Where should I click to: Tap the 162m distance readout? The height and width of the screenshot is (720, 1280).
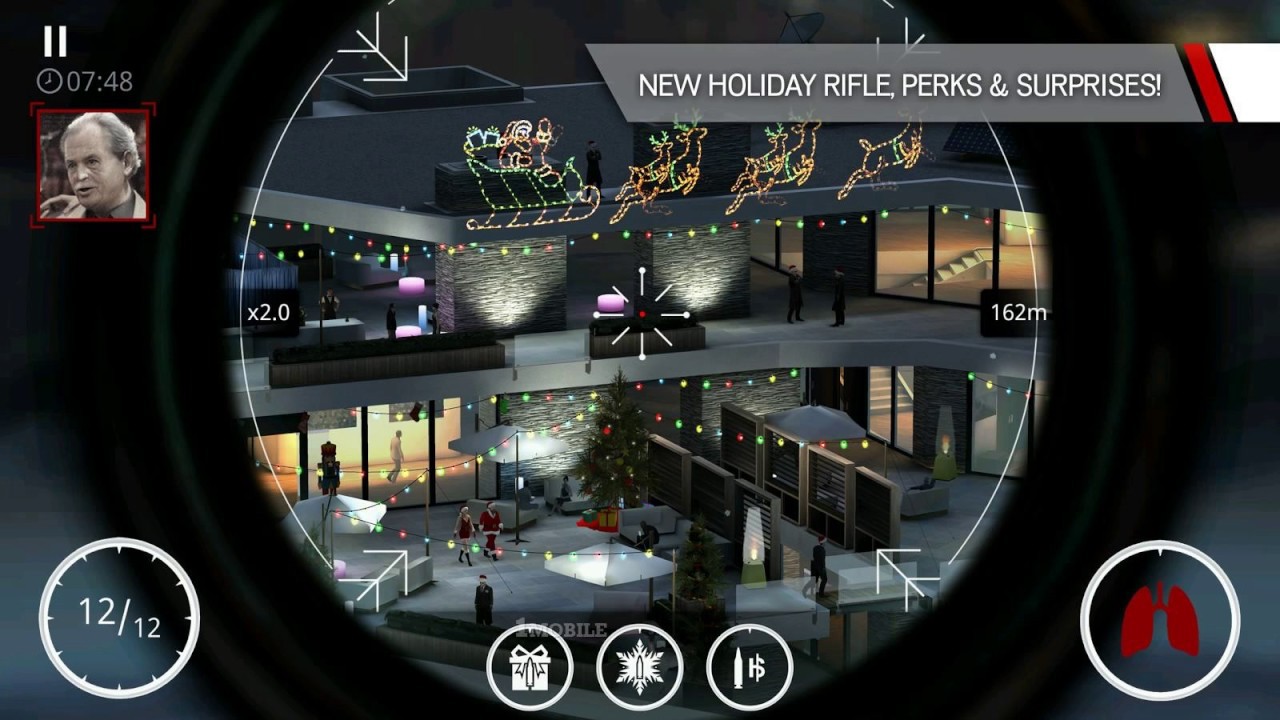pyautogui.click(x=1019, y=311)
